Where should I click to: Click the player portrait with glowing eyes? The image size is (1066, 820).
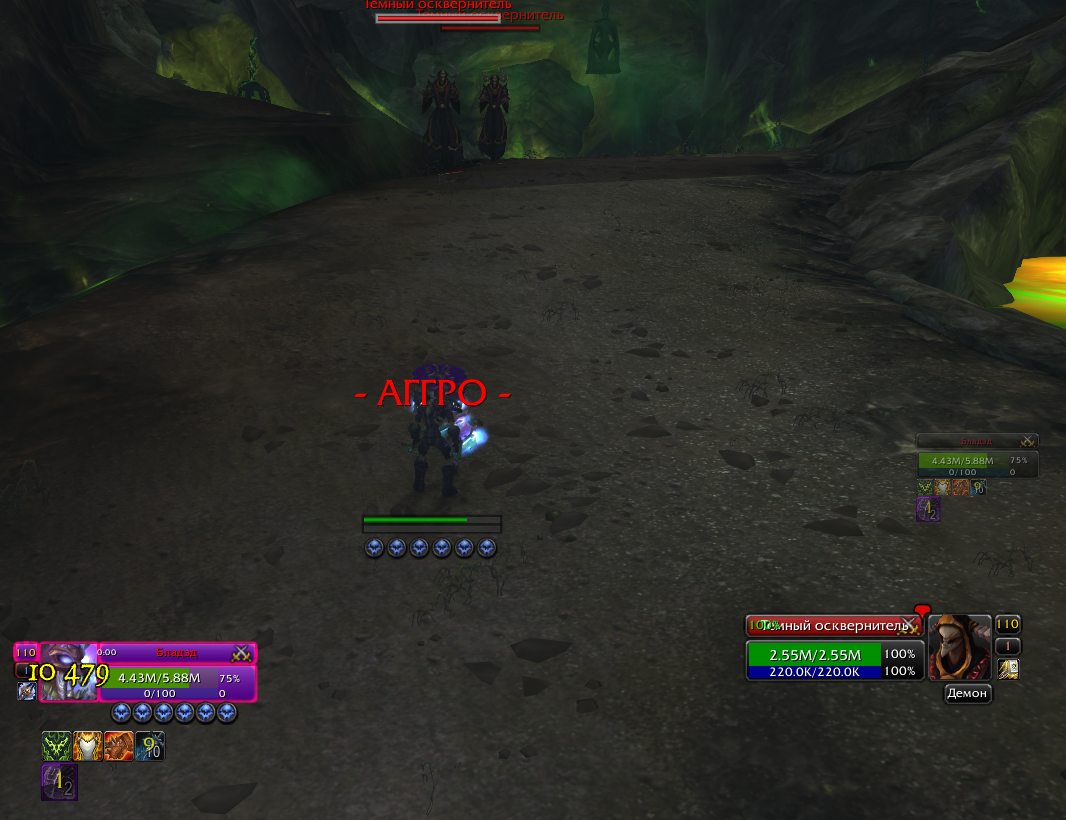[x=68, y=671]
